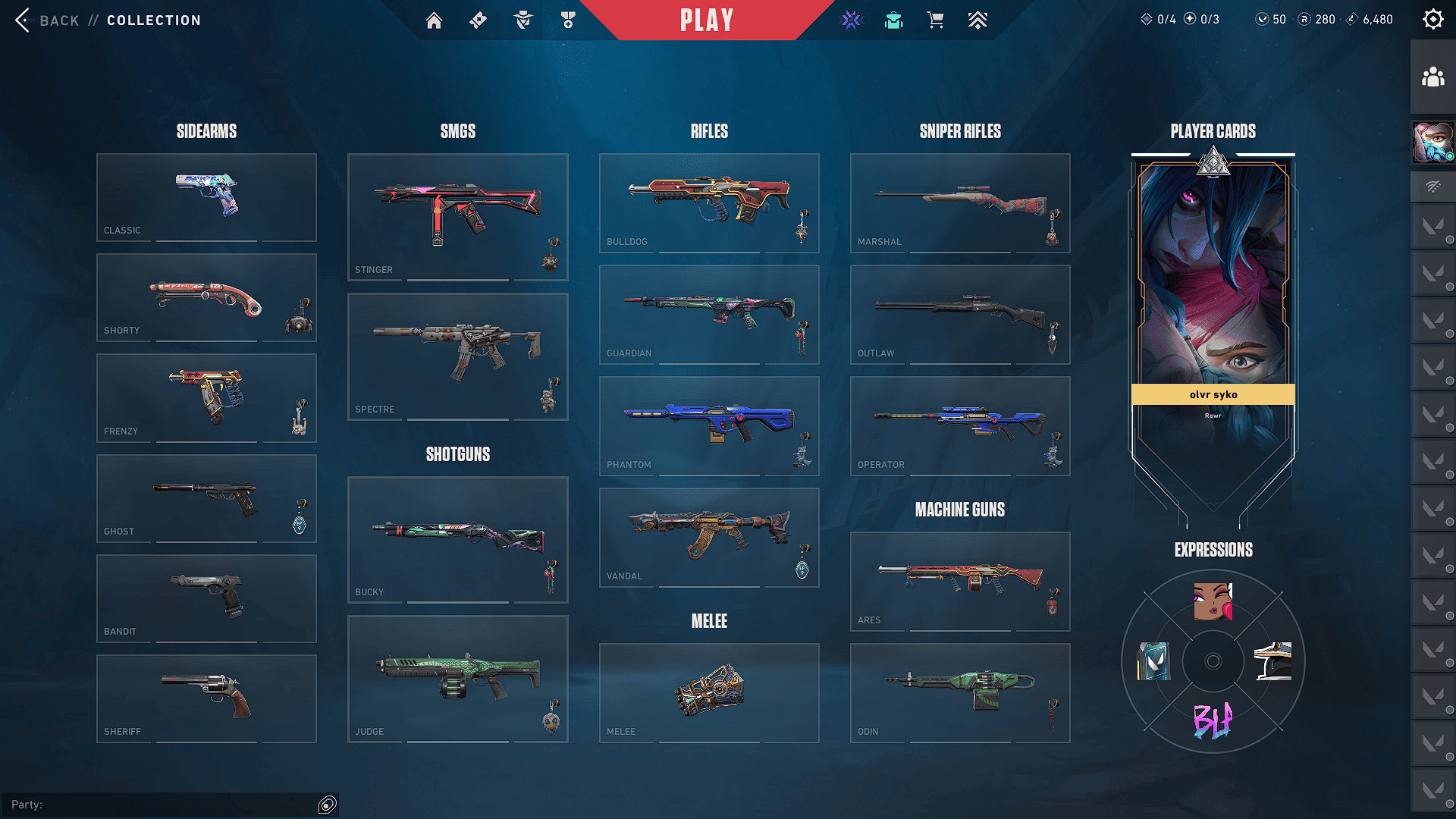The image size is (1456, 819).
Task: Select the Stinger SMG slot
Action: 457,217
